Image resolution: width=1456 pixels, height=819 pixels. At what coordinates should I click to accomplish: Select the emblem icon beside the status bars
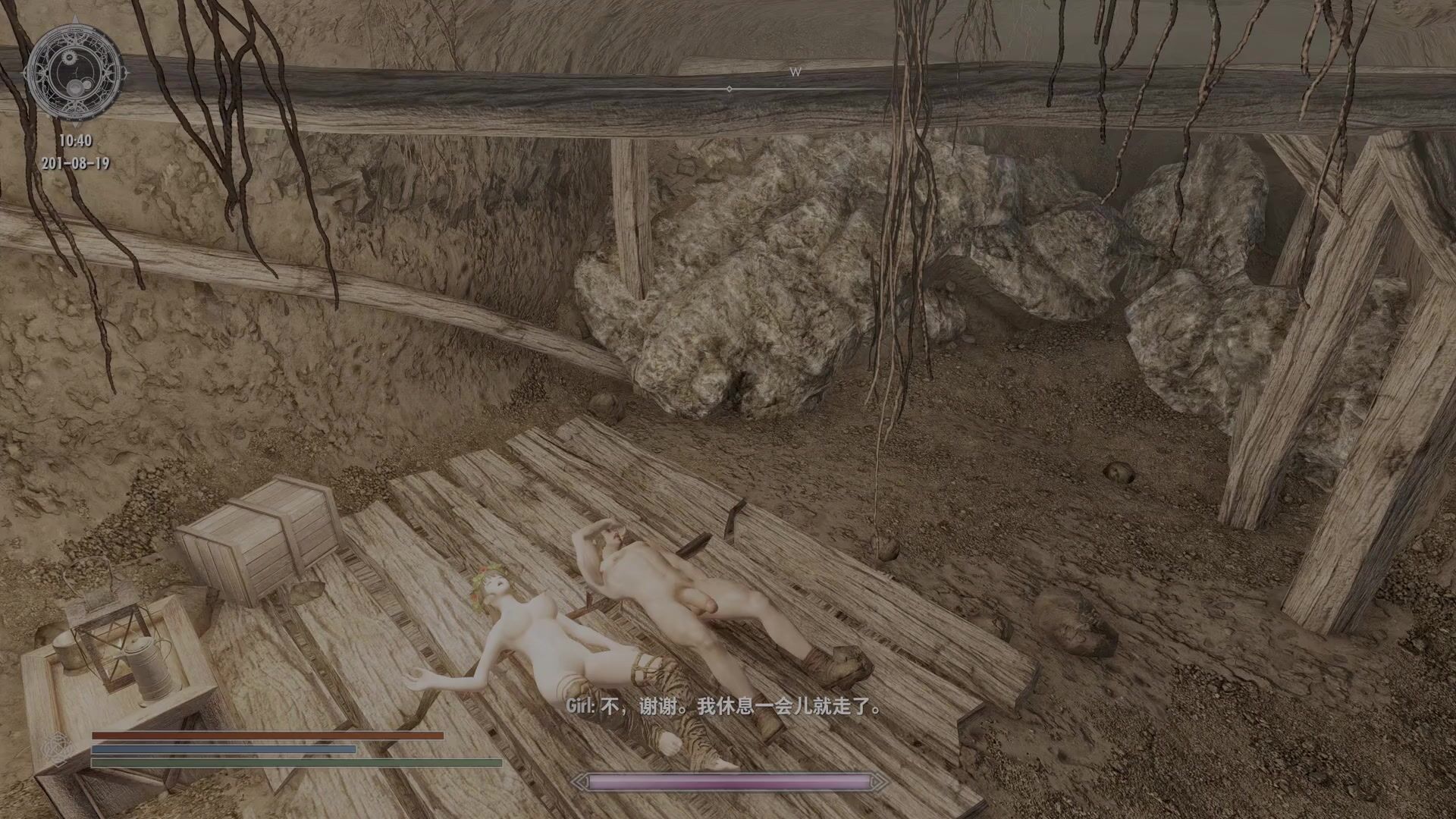(55, 749)
